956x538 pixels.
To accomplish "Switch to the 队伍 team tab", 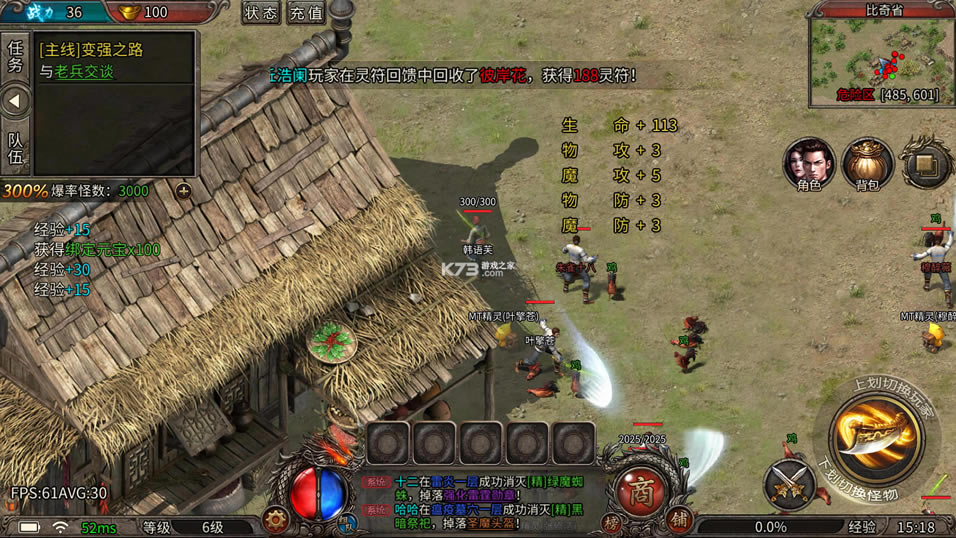I will [15, 150].
